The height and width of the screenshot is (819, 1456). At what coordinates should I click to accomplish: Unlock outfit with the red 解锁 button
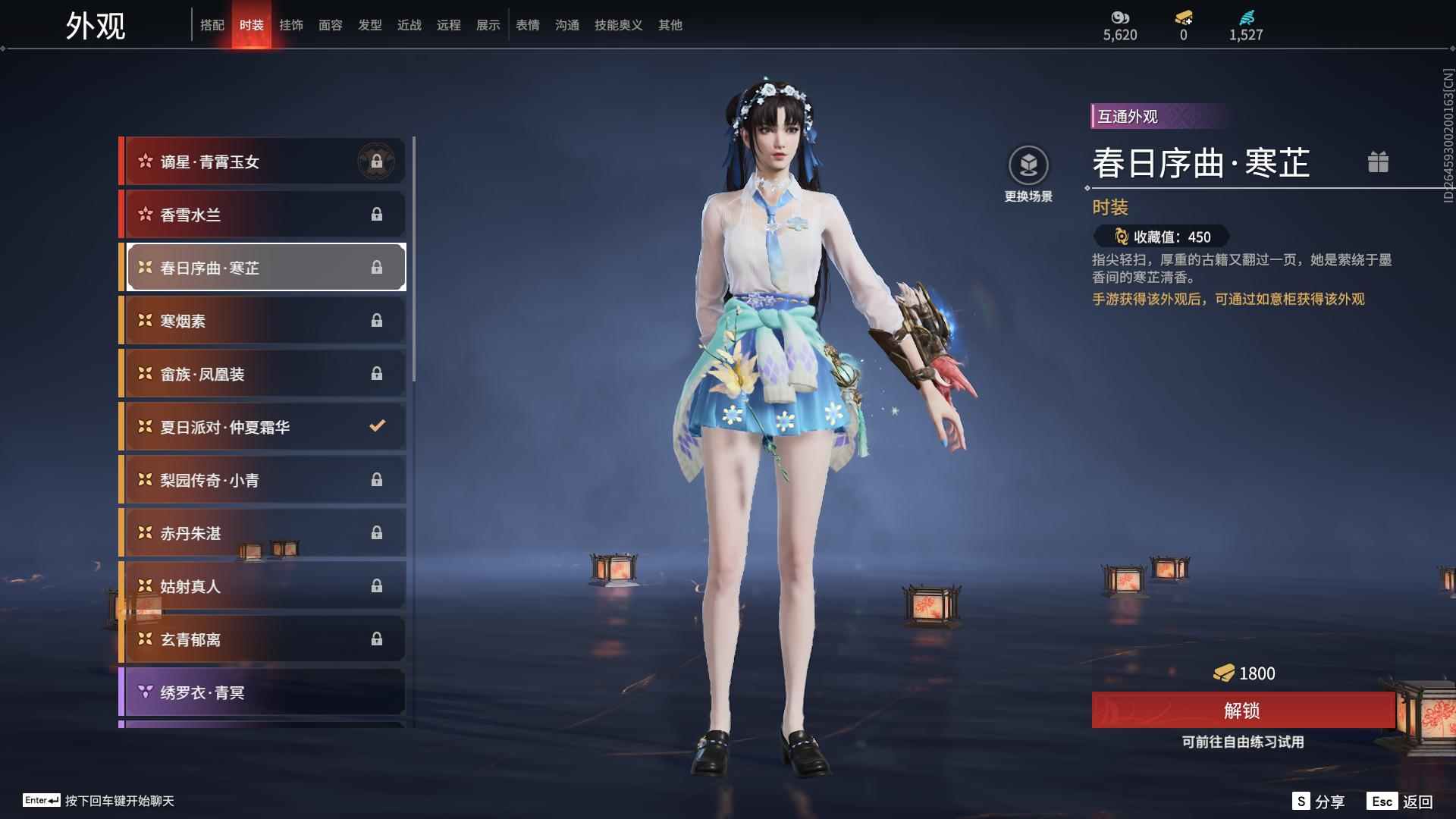click(1242, 711)
